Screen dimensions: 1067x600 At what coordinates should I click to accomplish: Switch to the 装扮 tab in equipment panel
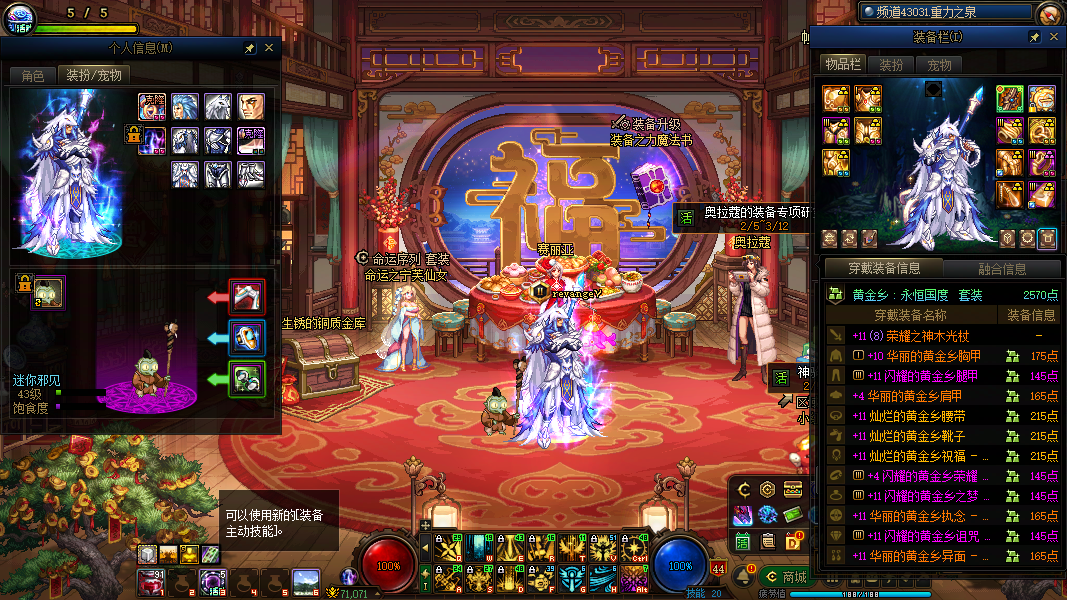[891, 64]
